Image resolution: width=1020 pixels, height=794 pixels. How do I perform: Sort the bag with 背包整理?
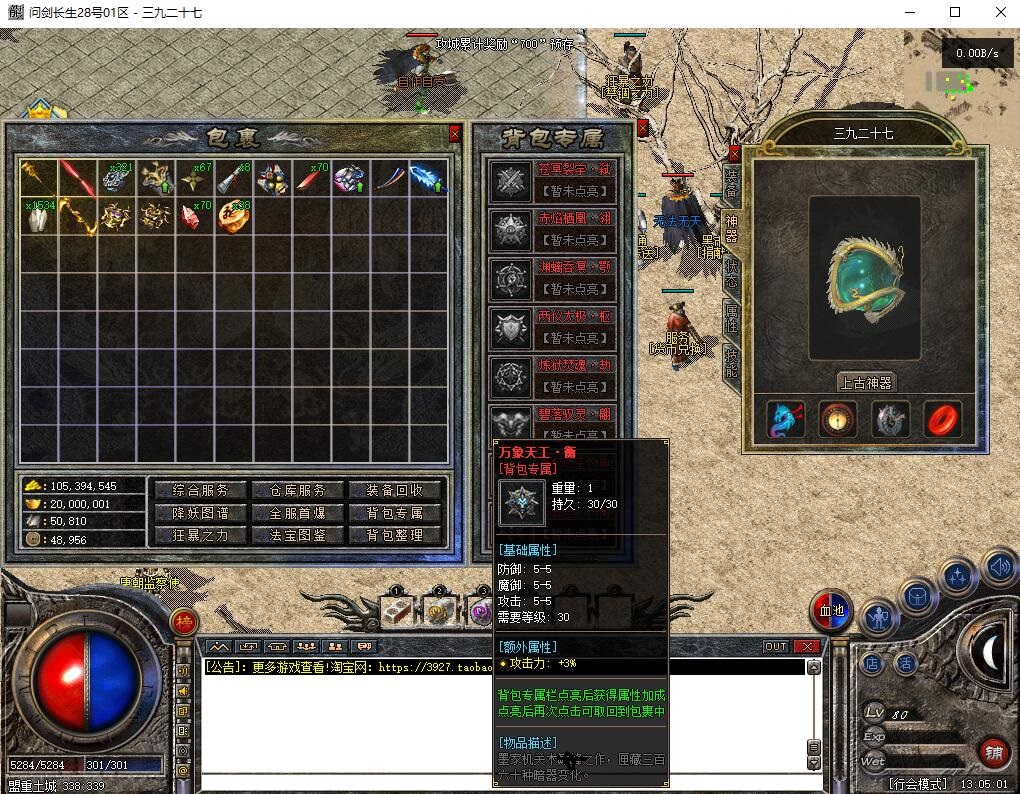point(395,535)
